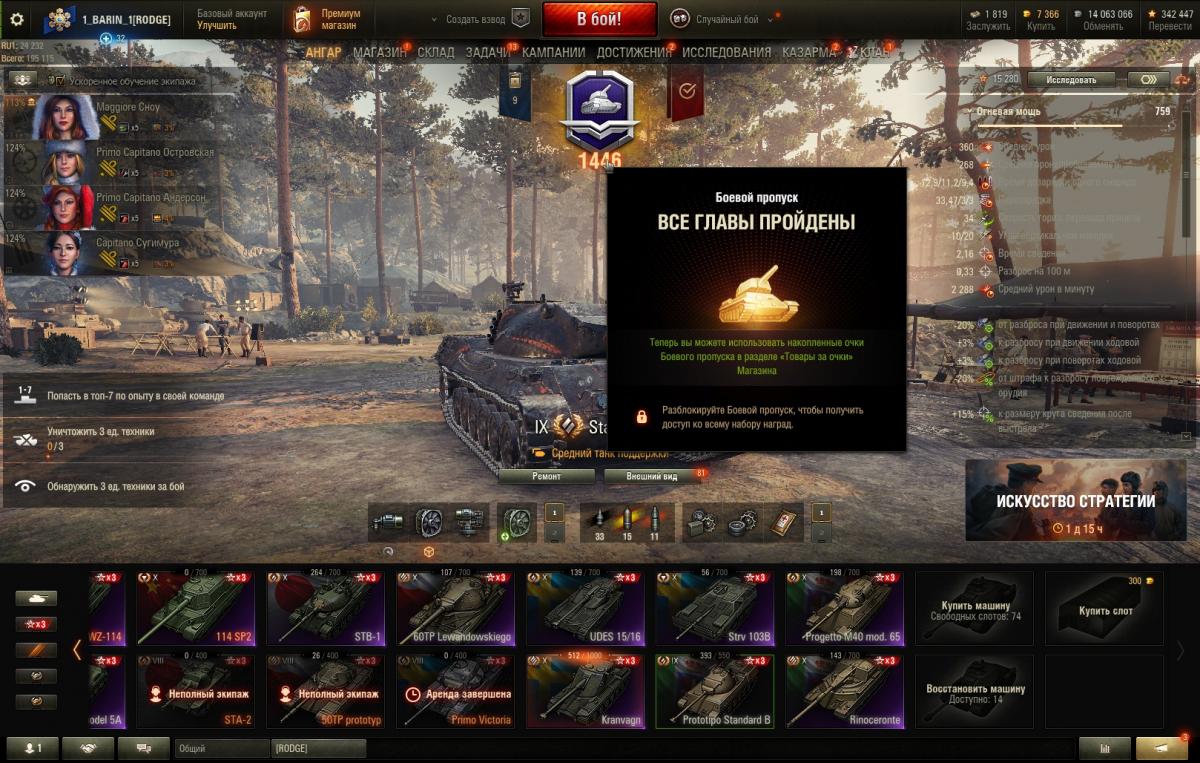Start a battle with the В бой! button

[599, 19]
